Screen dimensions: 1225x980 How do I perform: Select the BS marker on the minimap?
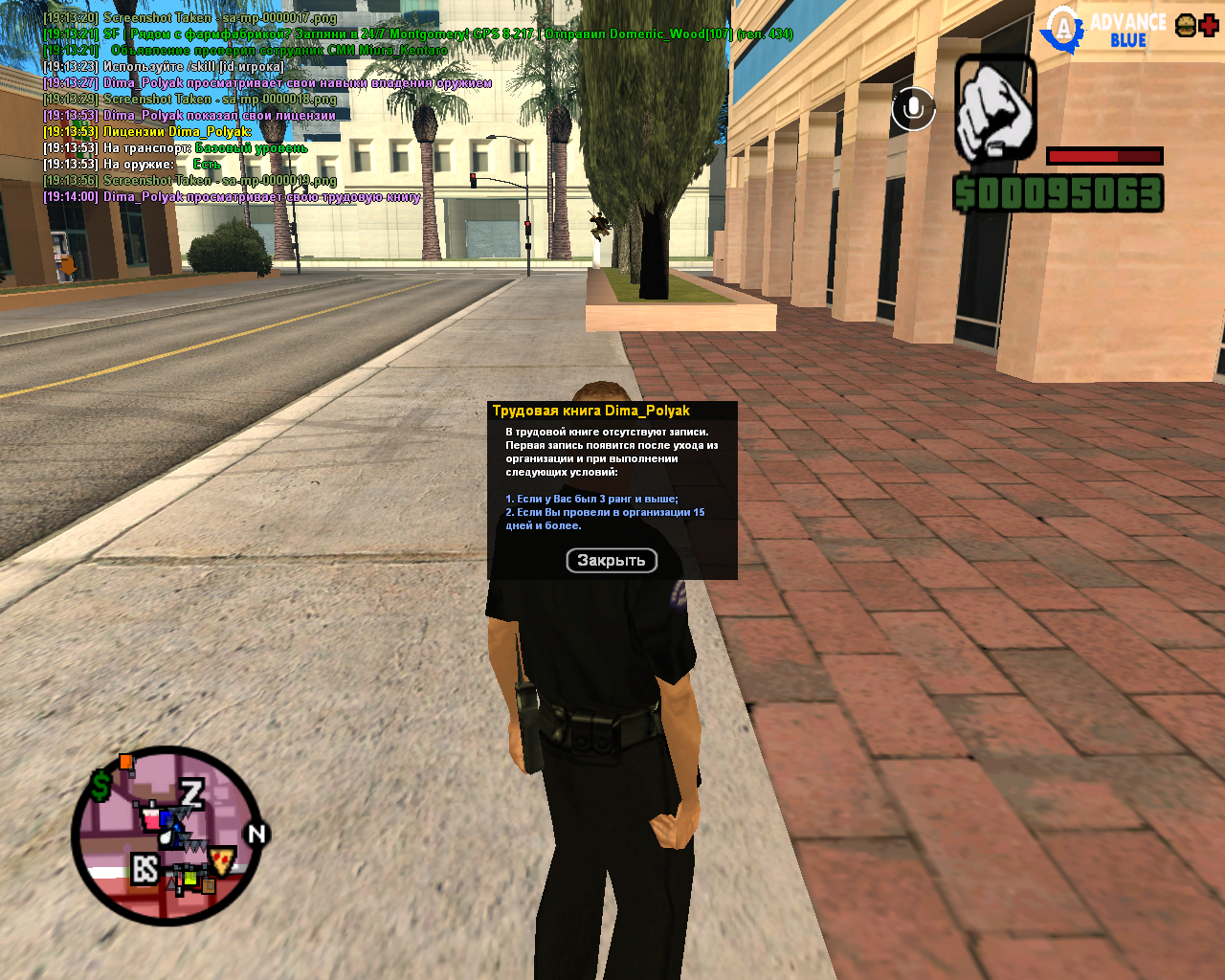pyautogui.click(x=145, y=869)
